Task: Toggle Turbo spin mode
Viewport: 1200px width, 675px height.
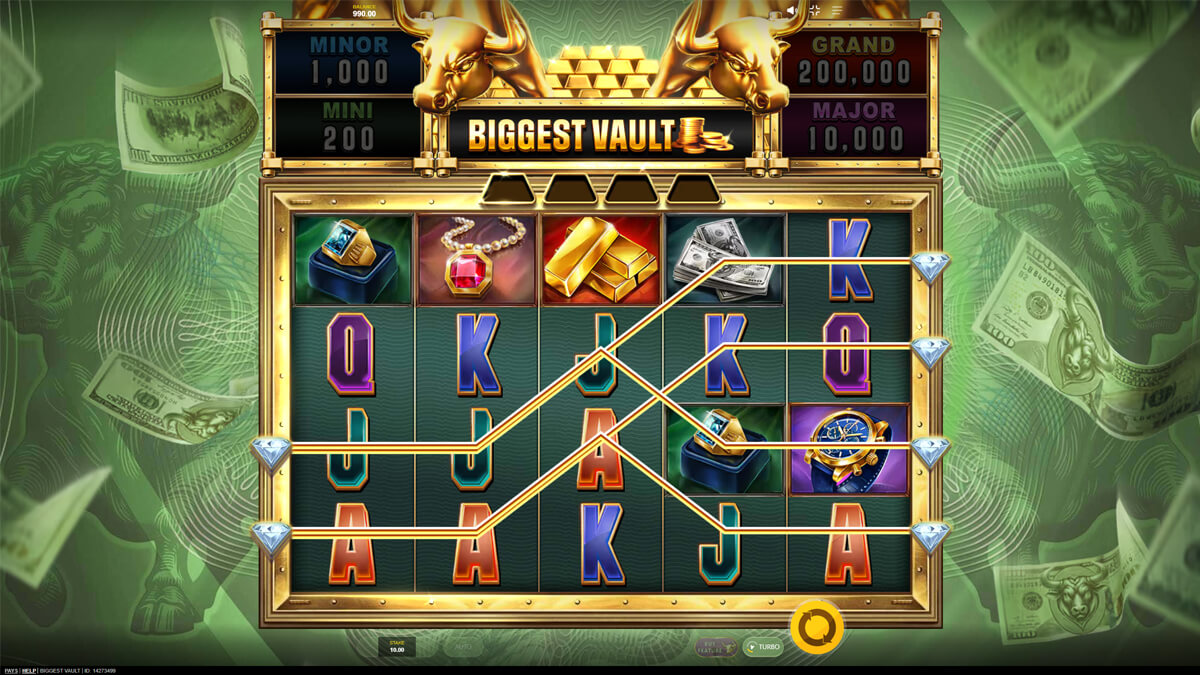Action: (x=763, y=647)
